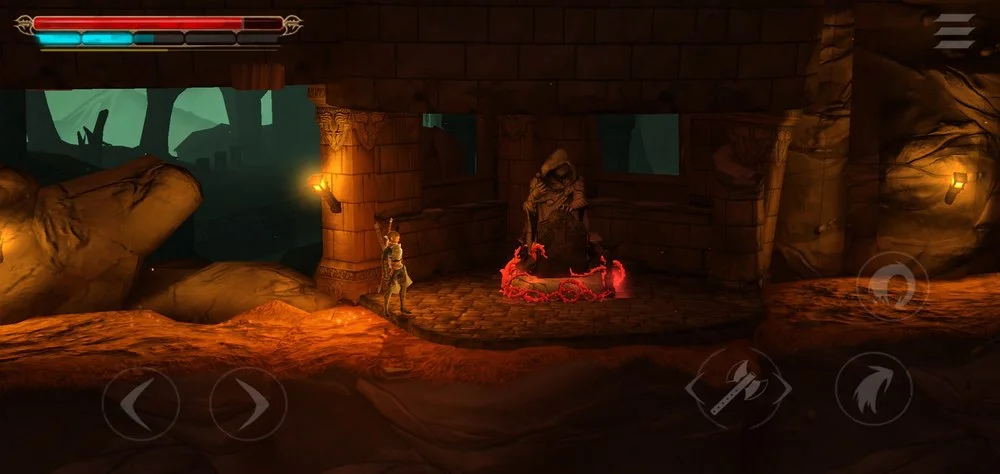Tap the move left arrow button
This screenshot has height=474, width=1000.
point(140,405)
